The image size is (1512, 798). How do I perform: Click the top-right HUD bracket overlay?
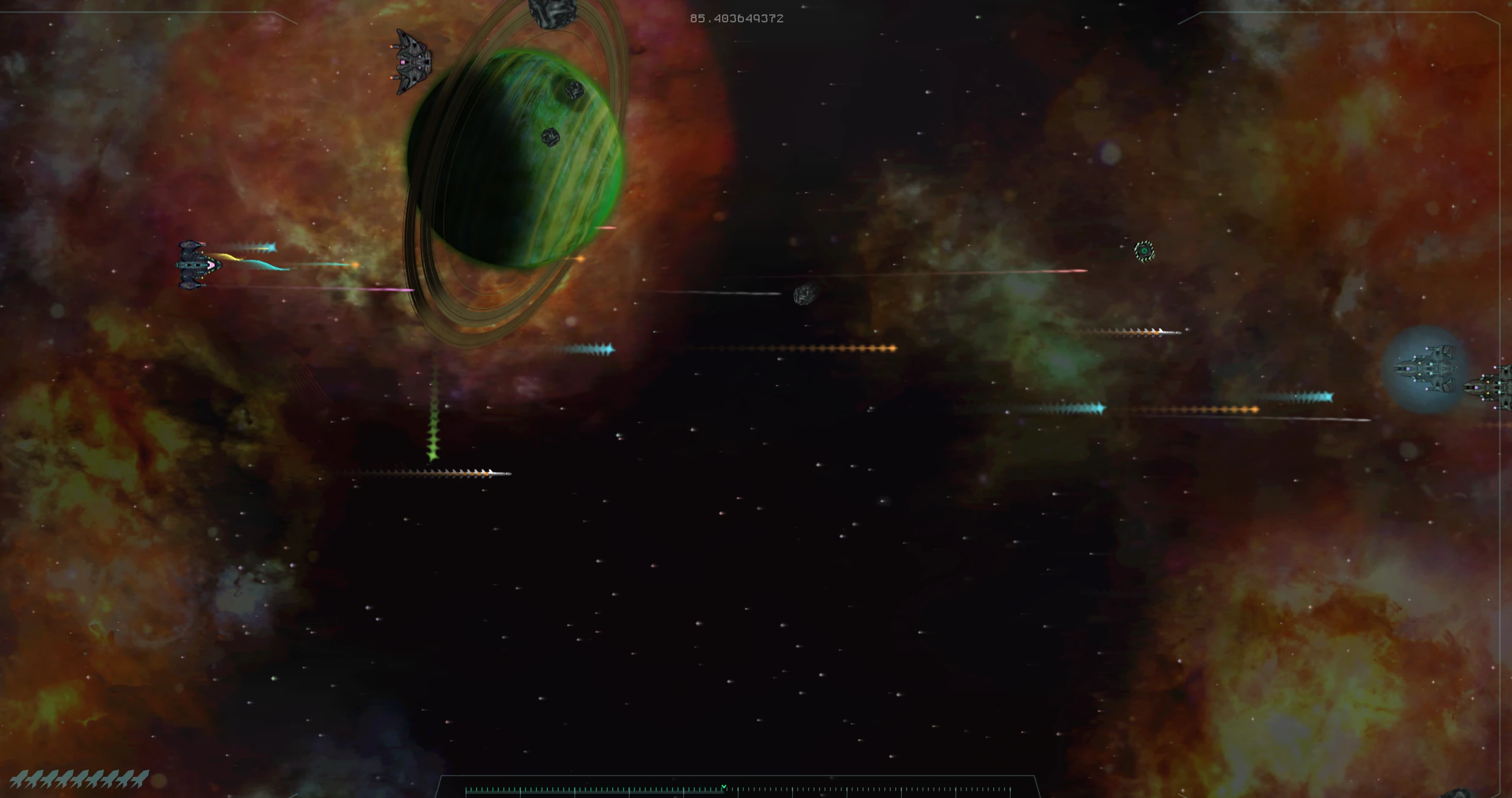(1476, 12)
